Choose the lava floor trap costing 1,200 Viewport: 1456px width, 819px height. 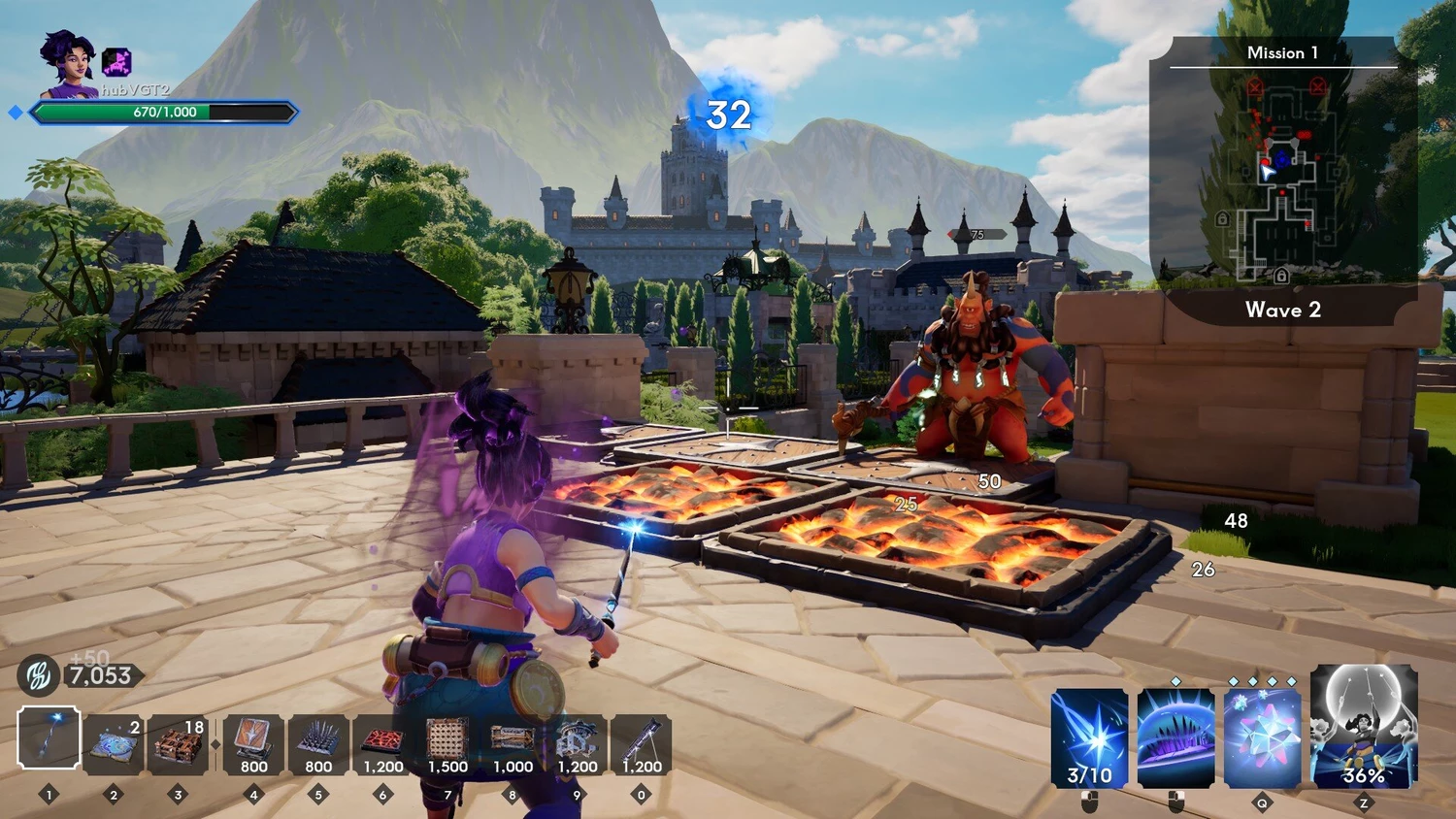pyautogui.click(x=383, y=744)
